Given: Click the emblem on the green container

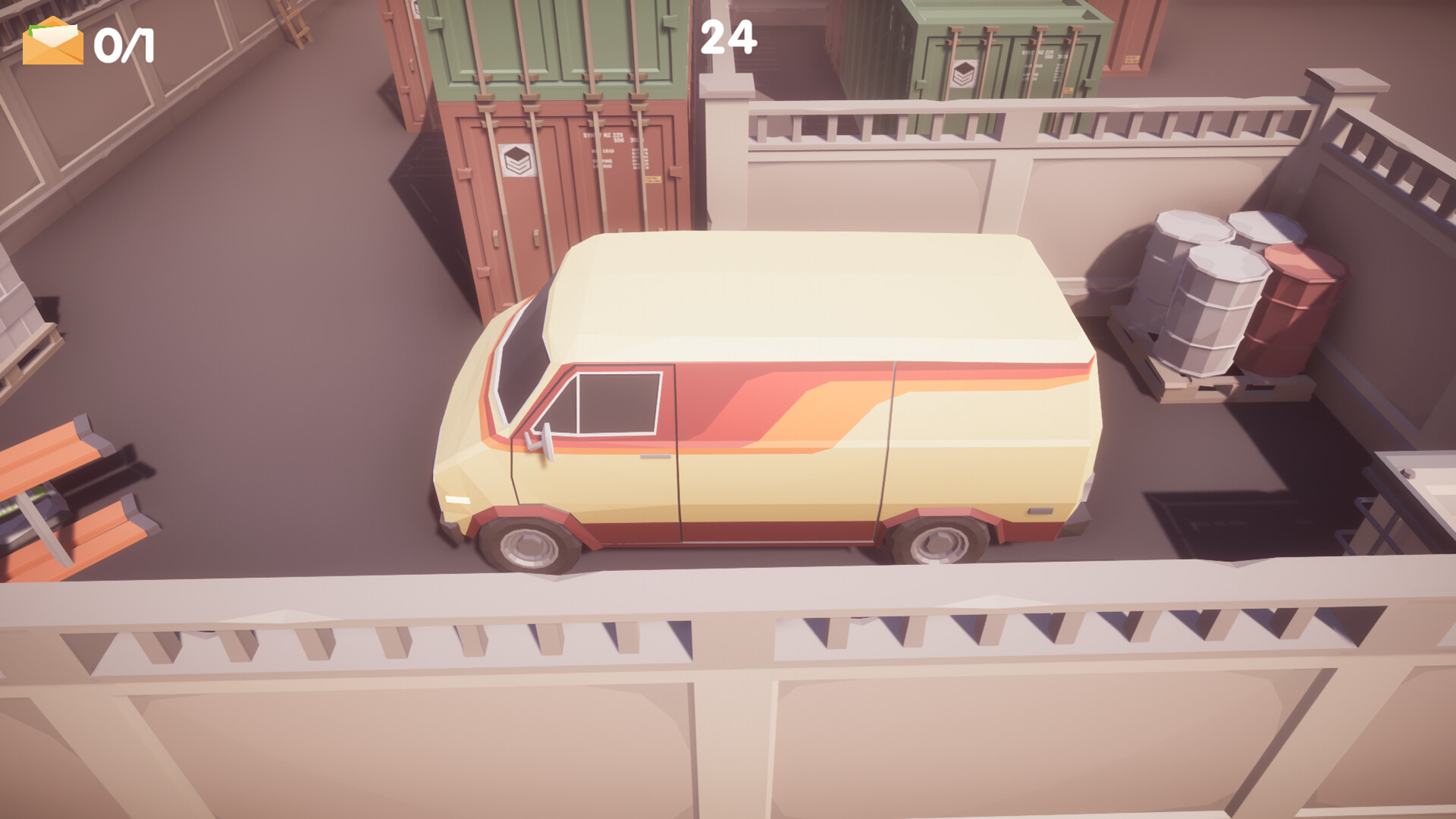Looking at the screenshot, I should pyautogui.click(x=965, y=74).
